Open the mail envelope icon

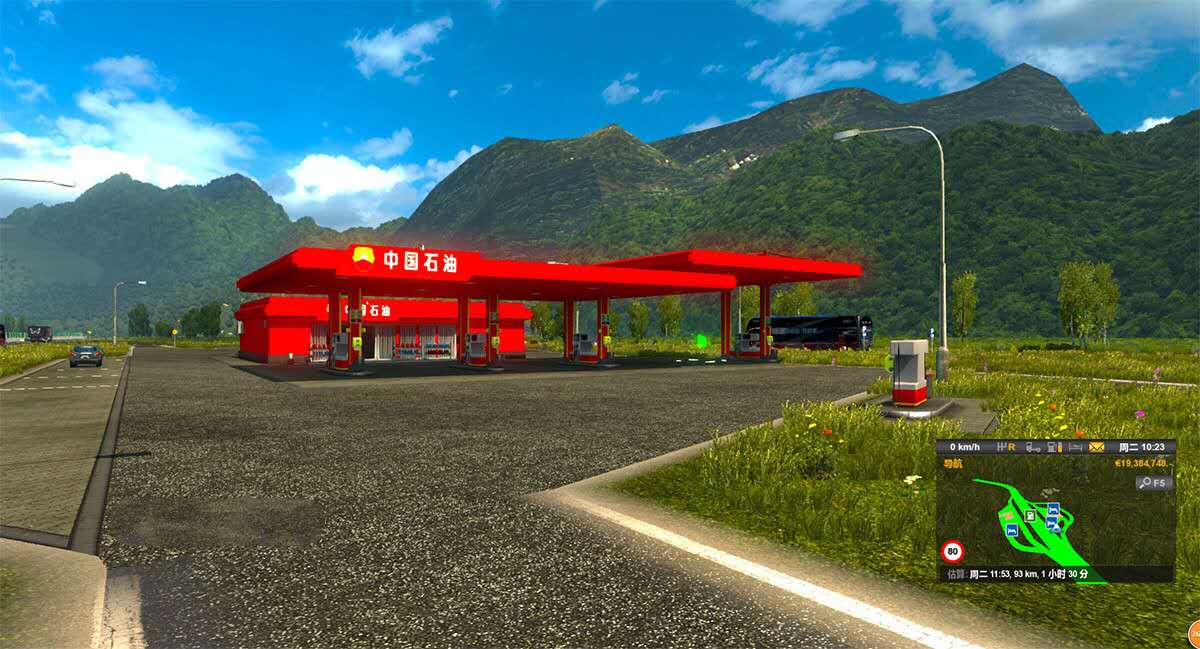(1096, 447)
